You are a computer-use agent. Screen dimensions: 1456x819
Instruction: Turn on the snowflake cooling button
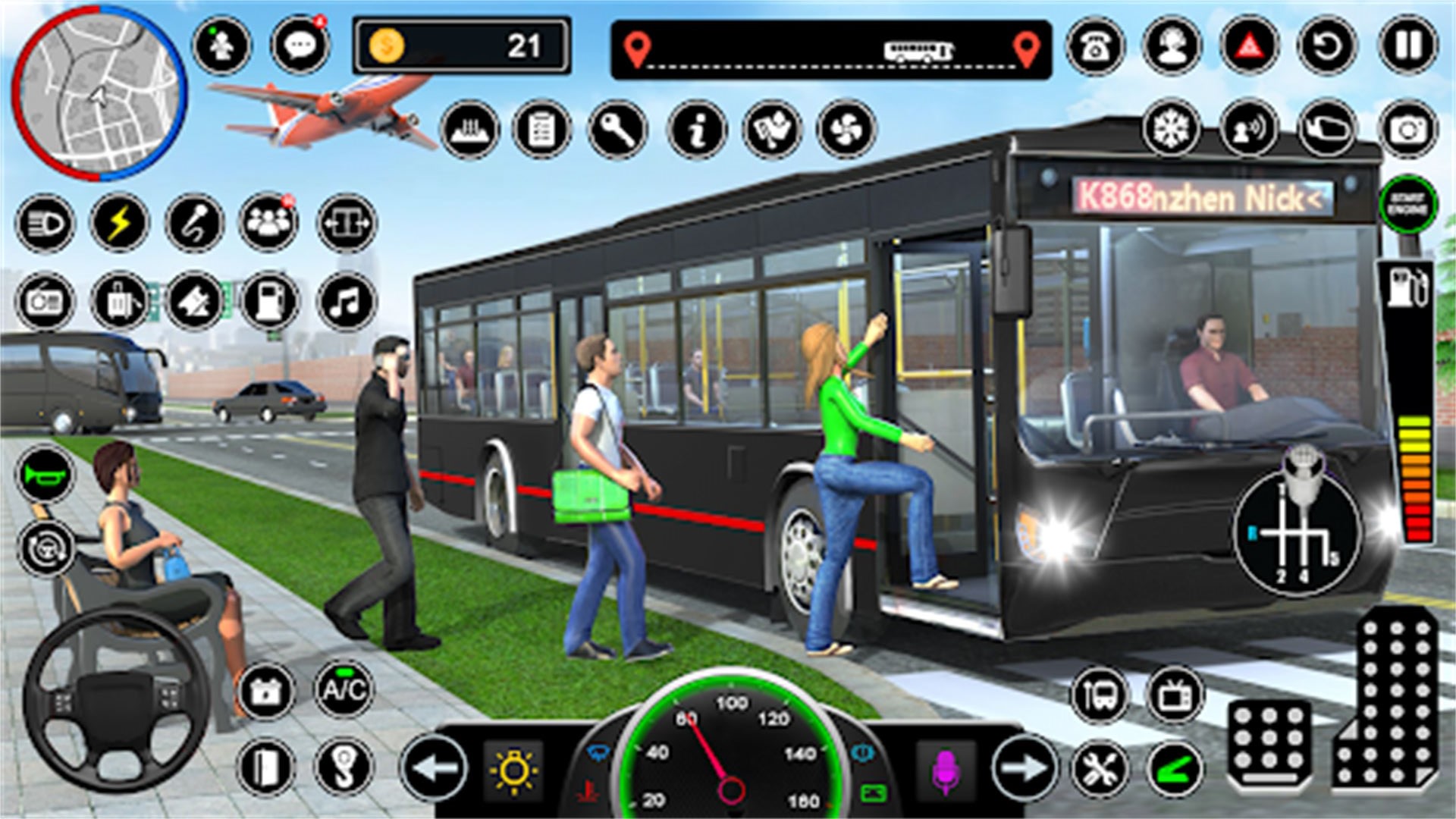(1171, 128)
